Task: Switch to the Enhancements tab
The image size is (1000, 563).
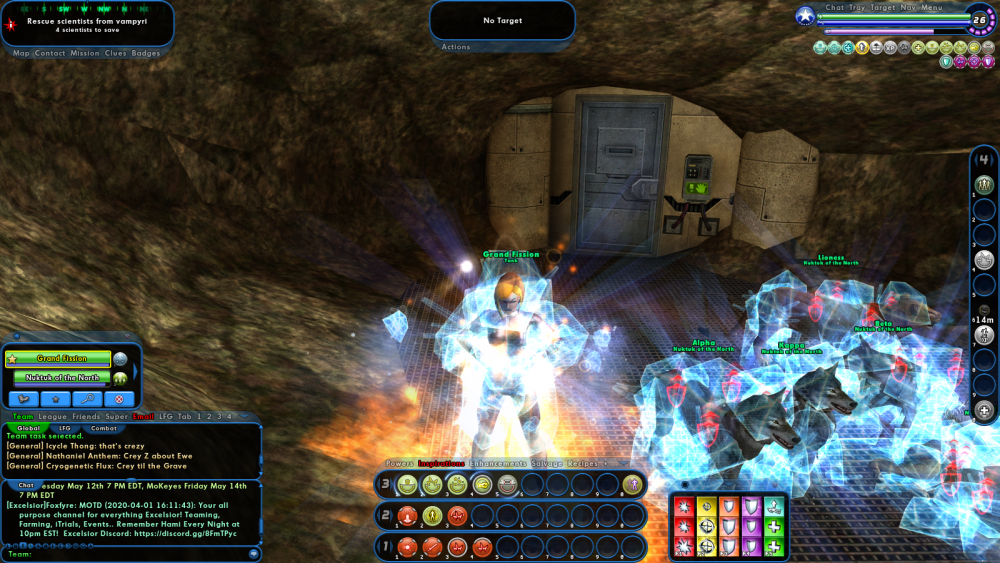Action: tap(498, 464)
